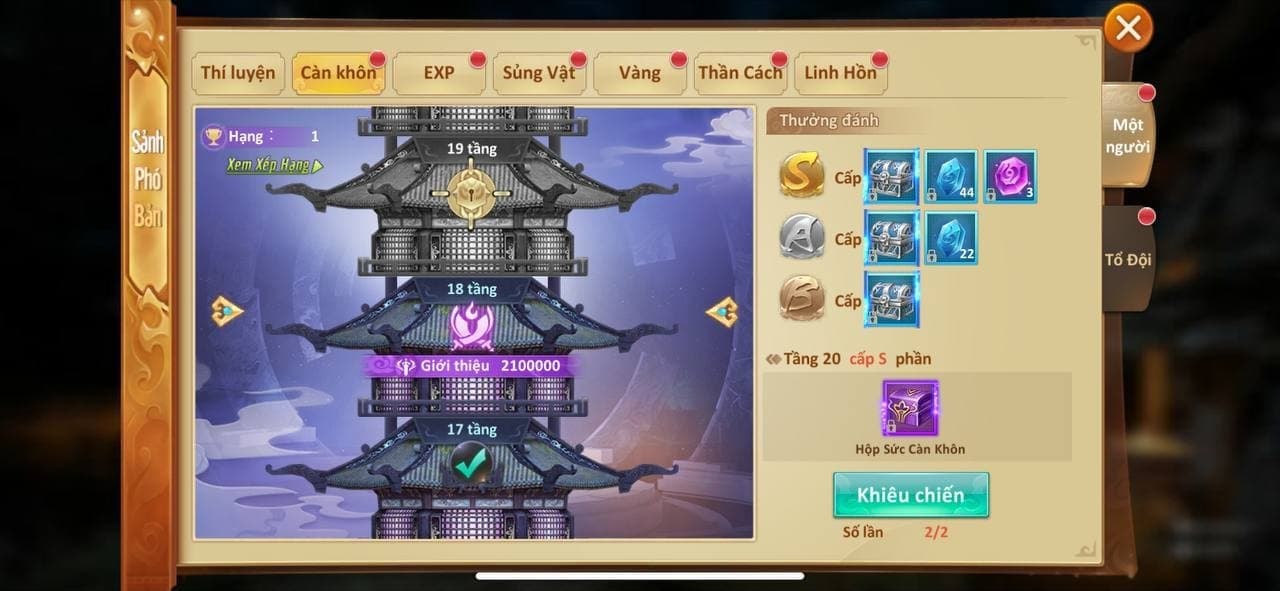Select the cleared 17 tầng checkmark
Screen dimensions: 1280x591
coord(469,462)
